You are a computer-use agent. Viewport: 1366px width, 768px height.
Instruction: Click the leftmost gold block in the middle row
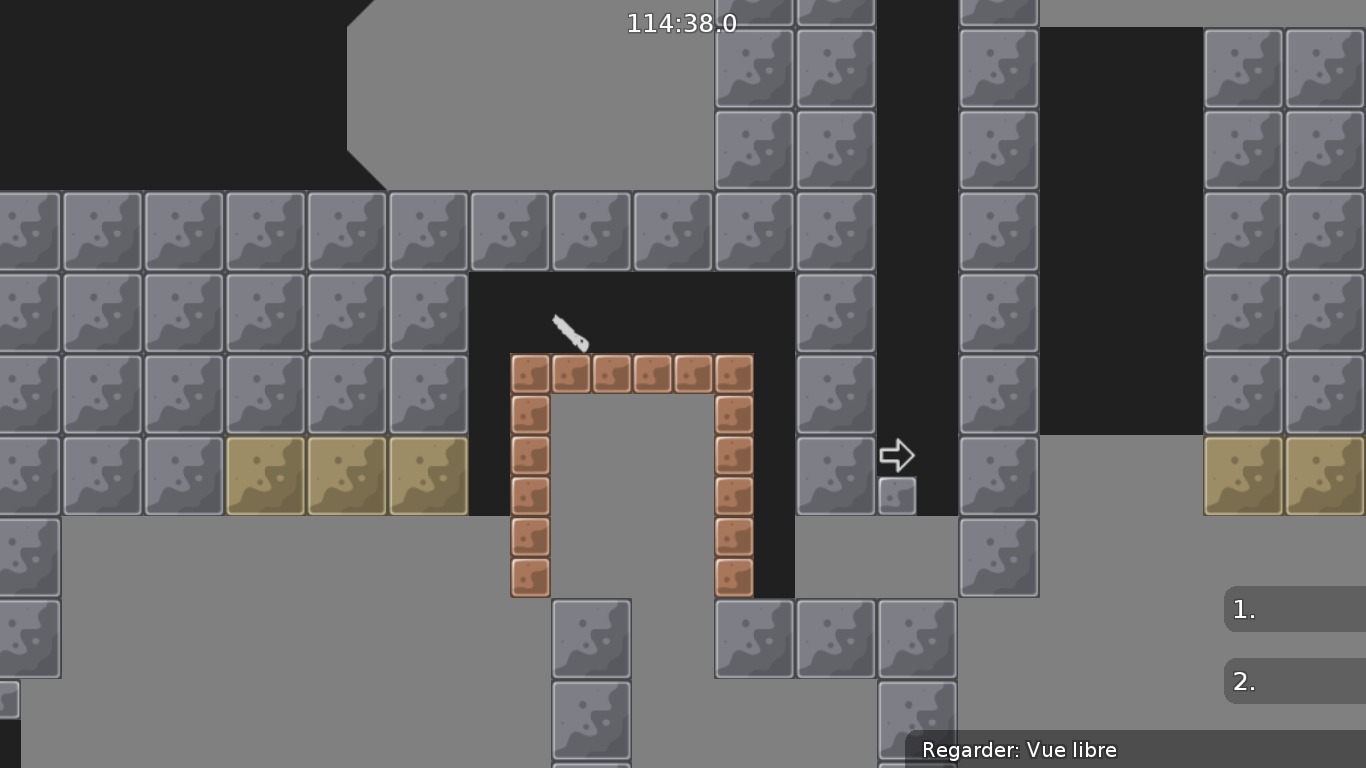click(x=265, y=477)
